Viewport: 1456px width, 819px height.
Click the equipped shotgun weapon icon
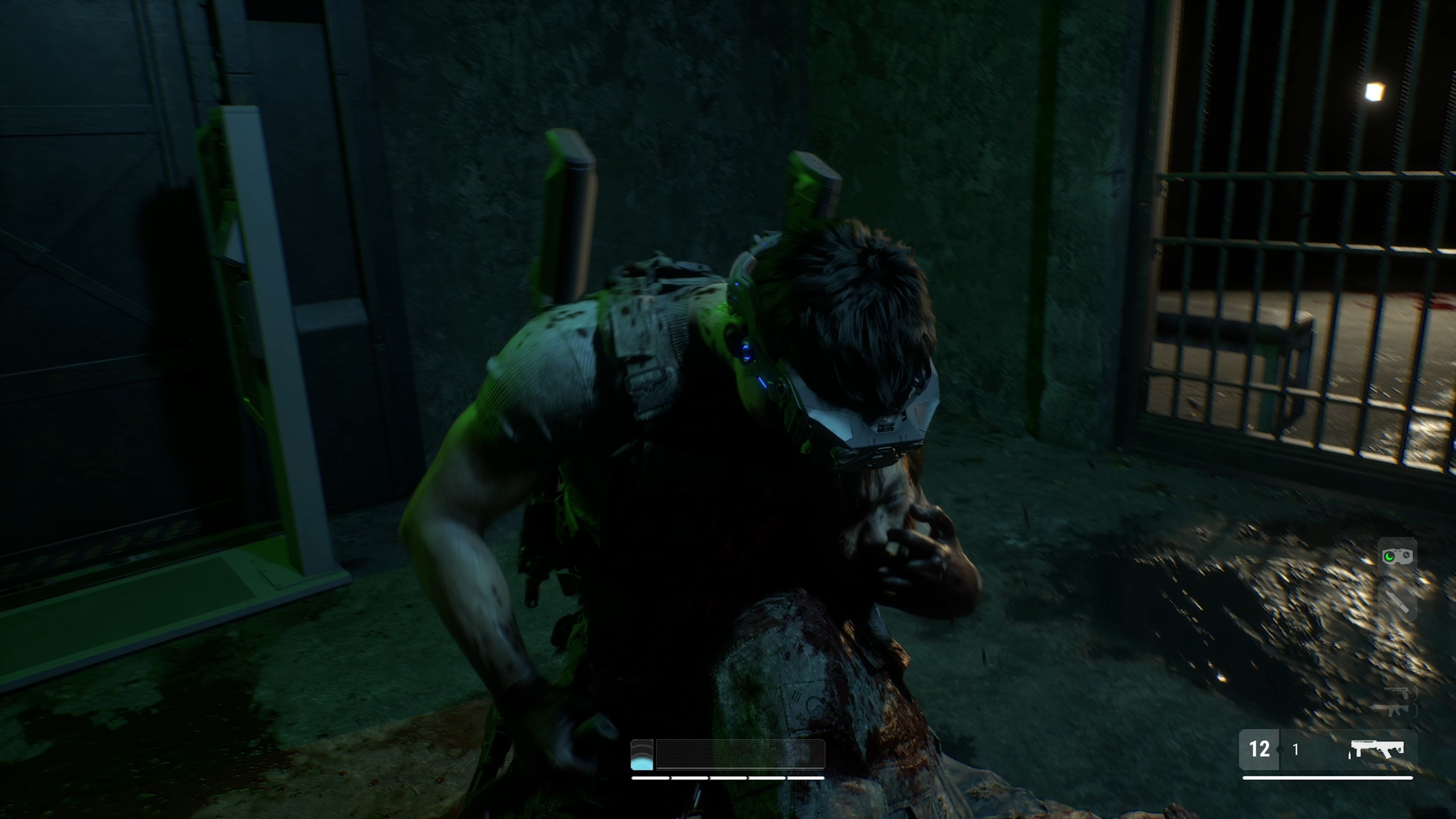coord(1378,747)
